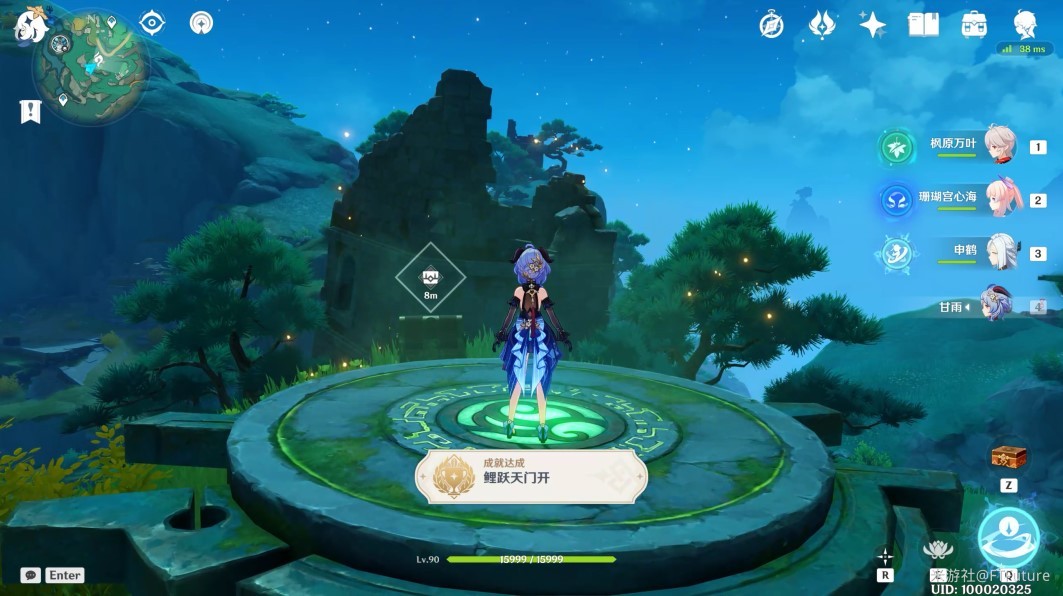Switch to party member 枫原万叶
This screenshot has width=1063, height=596.
click(x=1000, y=145)
